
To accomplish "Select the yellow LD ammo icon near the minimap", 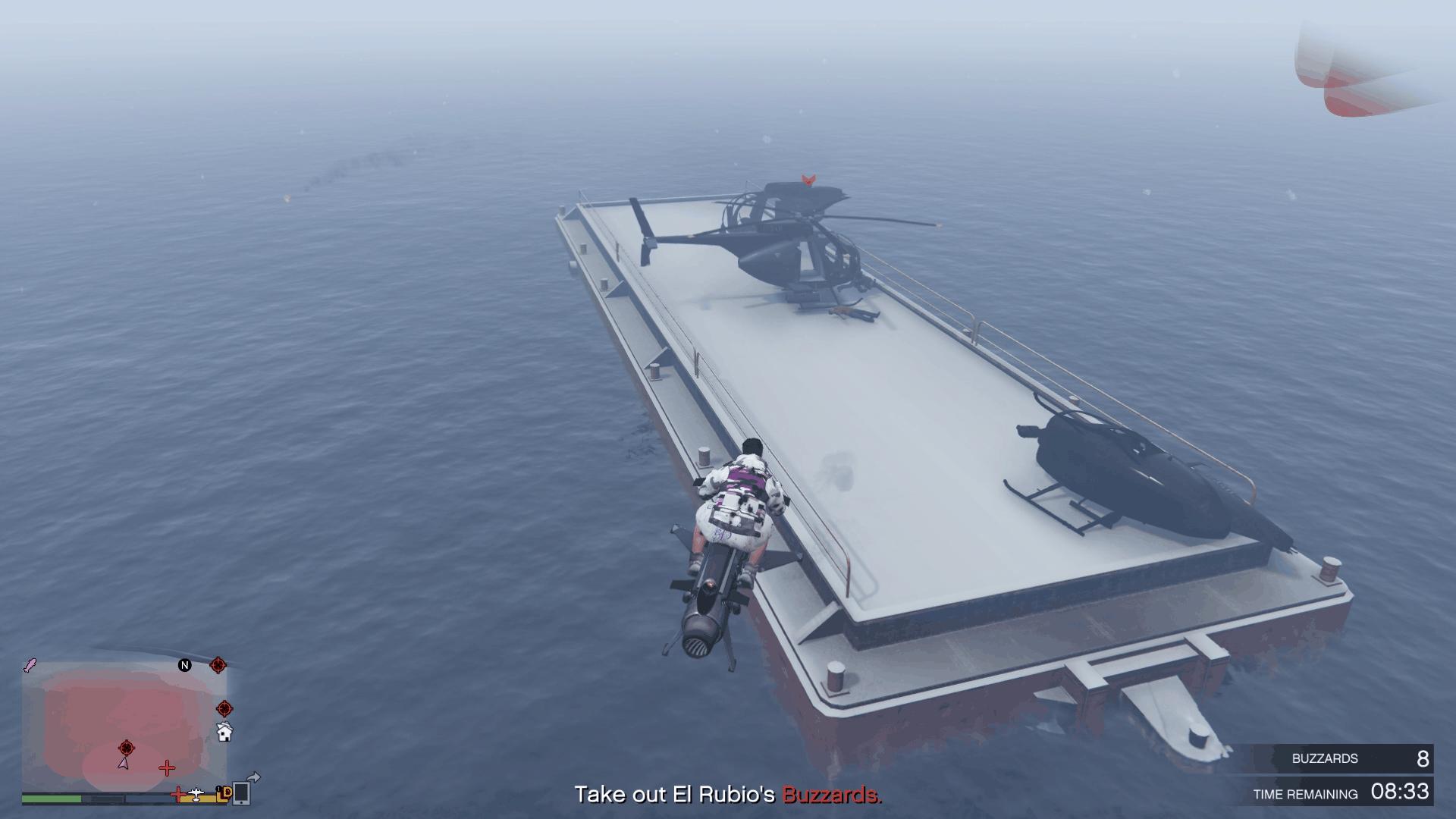I will (222, 794).
